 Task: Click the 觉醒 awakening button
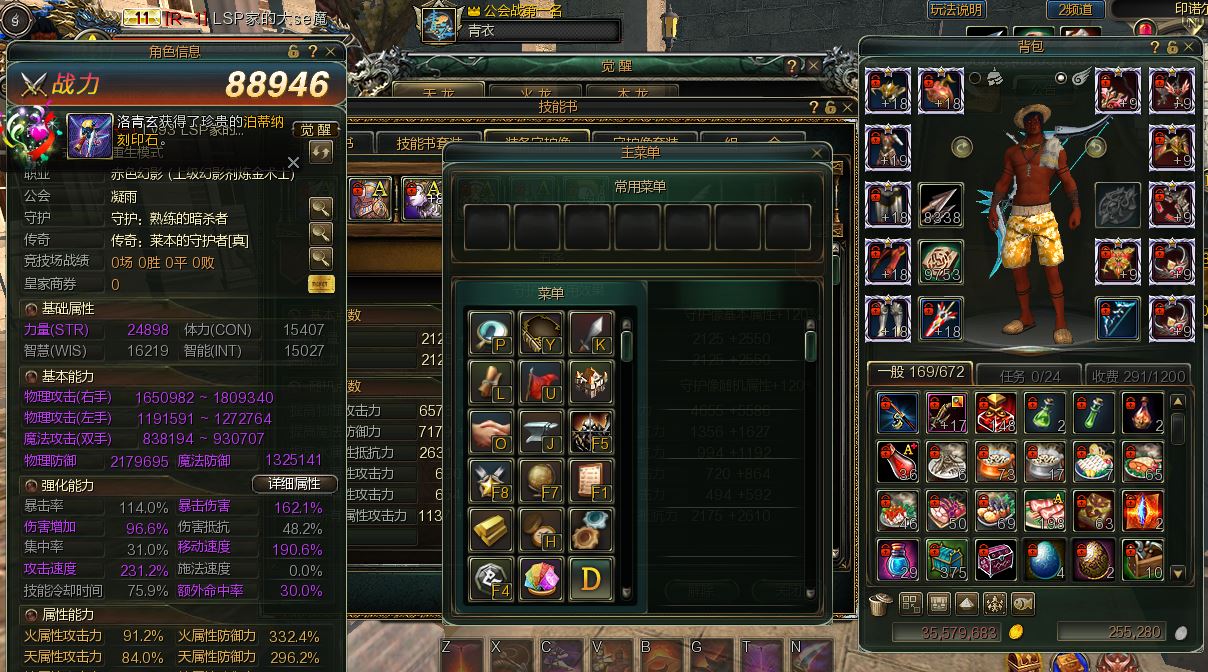pos(316,130)
